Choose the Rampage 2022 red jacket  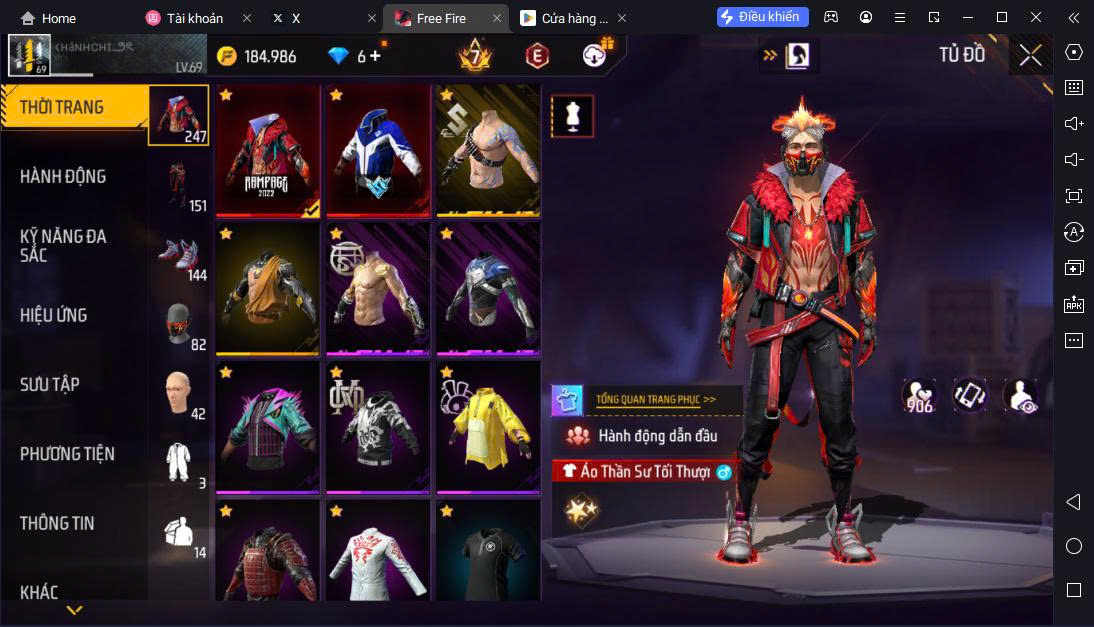tap(268, 150)
